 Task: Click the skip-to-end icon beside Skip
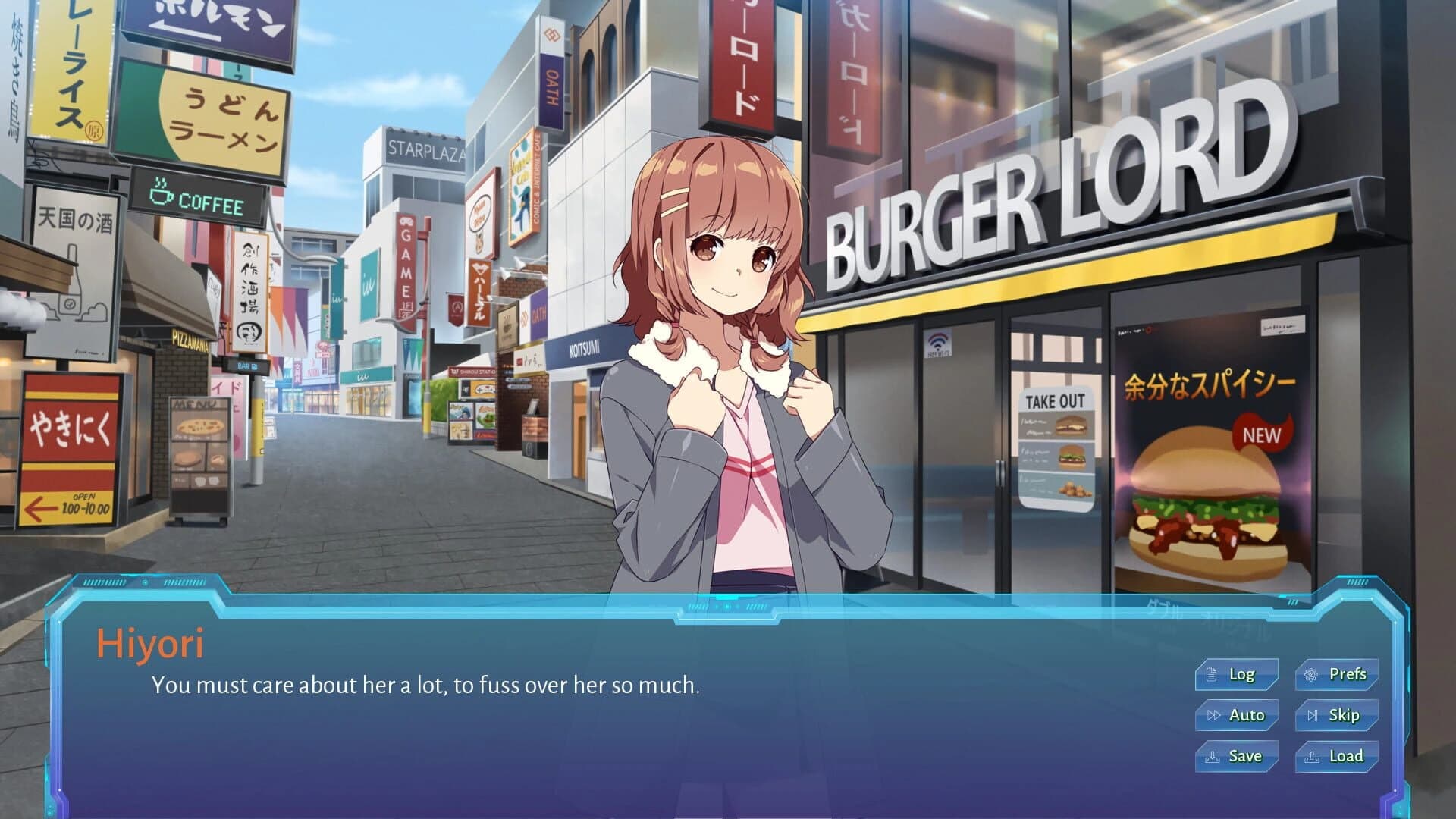[1313, 715]
